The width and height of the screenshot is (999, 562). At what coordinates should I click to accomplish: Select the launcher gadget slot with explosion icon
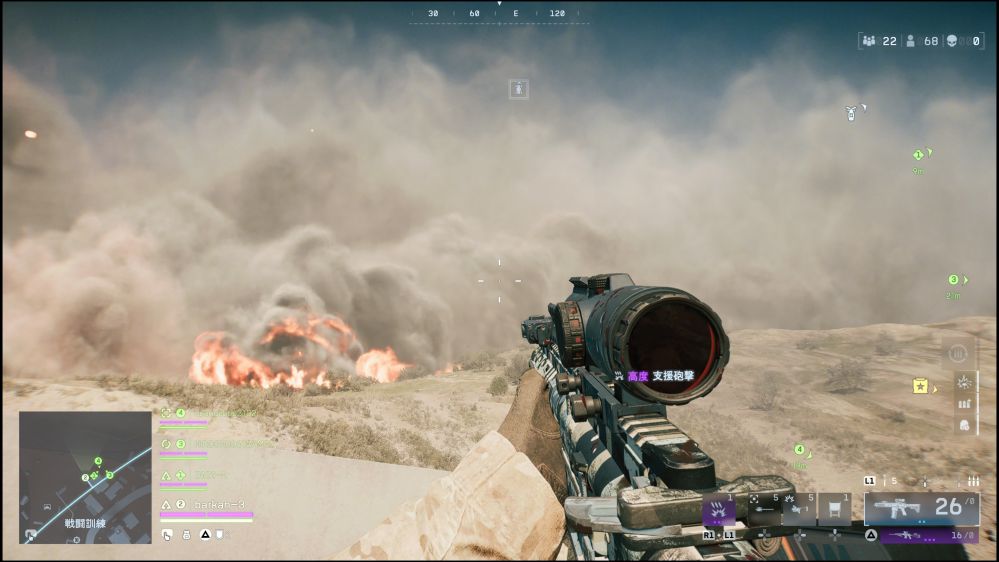[x=797, y=510]
